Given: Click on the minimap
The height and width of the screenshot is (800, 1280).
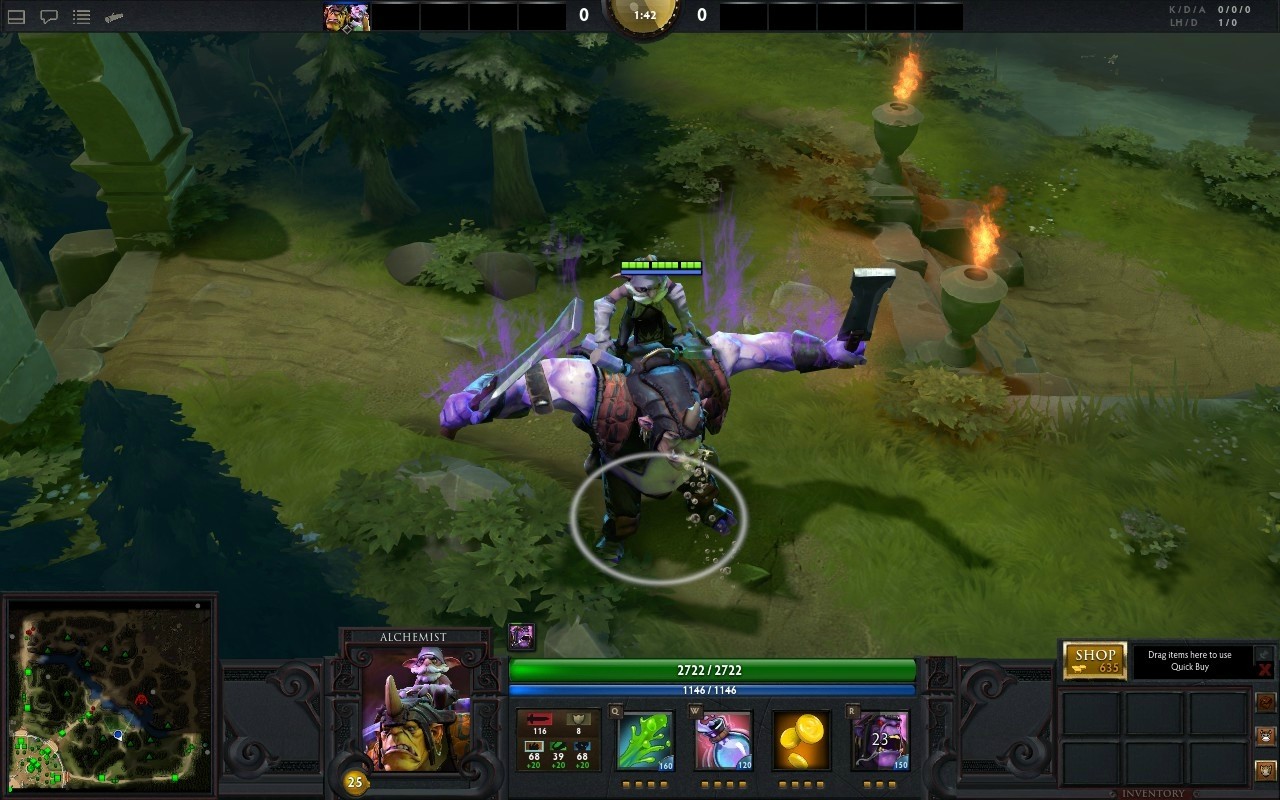Looking at the screenshot, I should click(x=109, y=694).
